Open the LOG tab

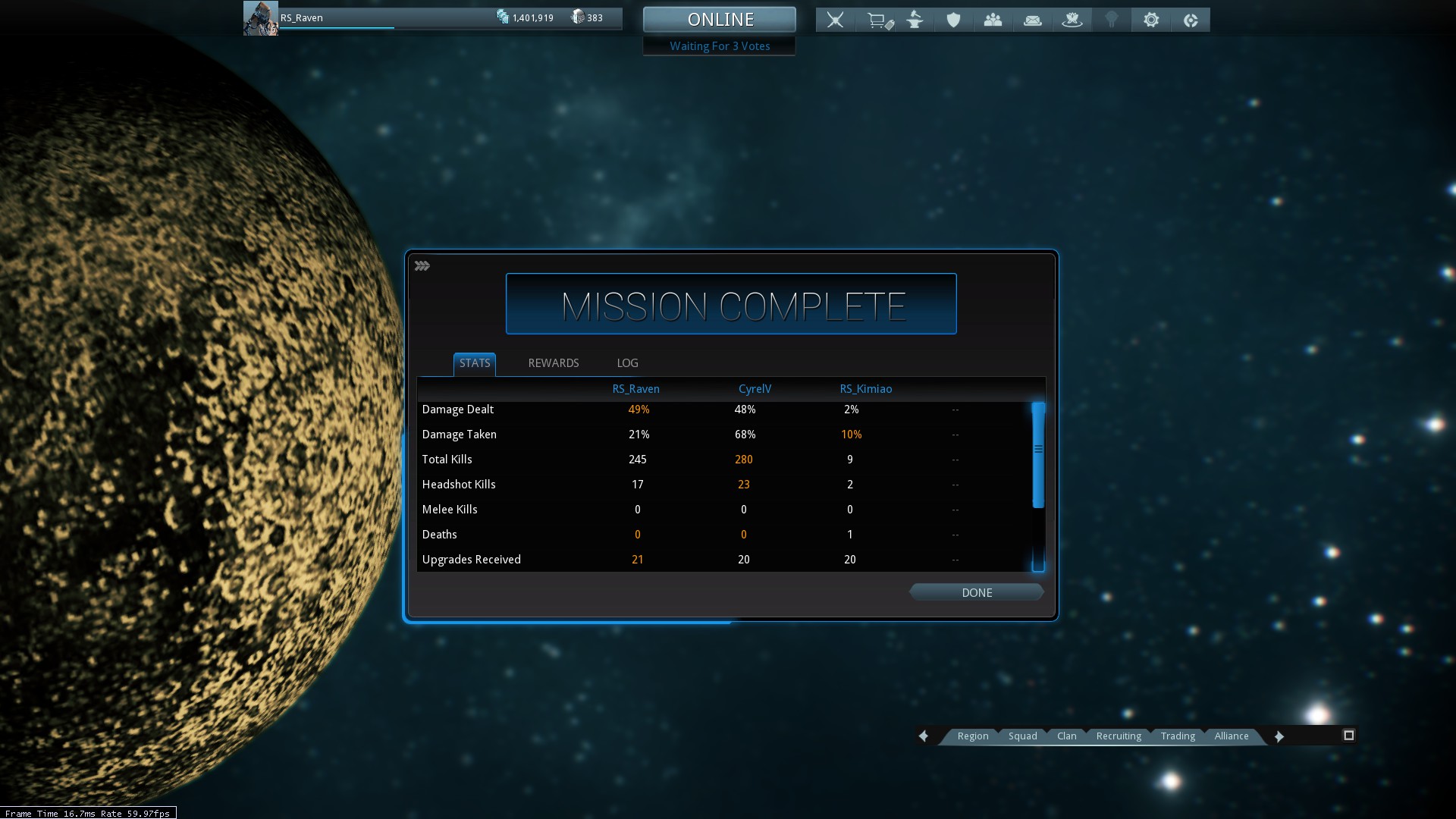(x=627, y=363)
